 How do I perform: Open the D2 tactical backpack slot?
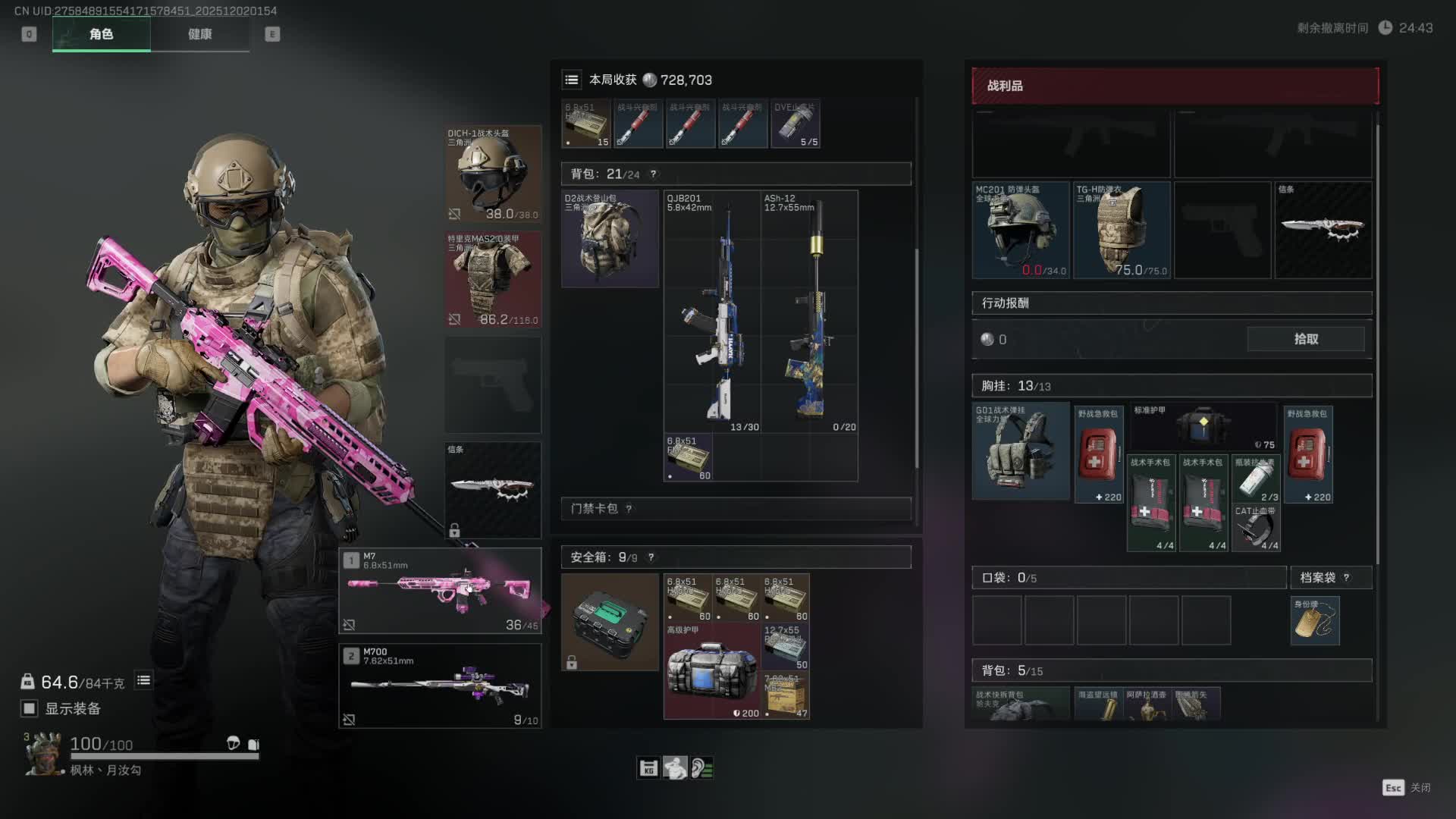(x=610, y=239)
